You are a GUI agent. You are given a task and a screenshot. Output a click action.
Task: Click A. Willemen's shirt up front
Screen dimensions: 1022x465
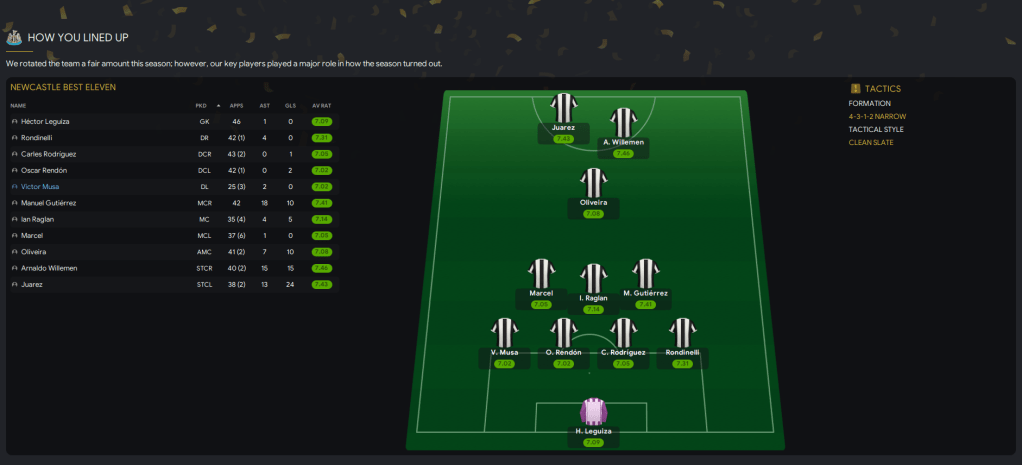[624, 123]
